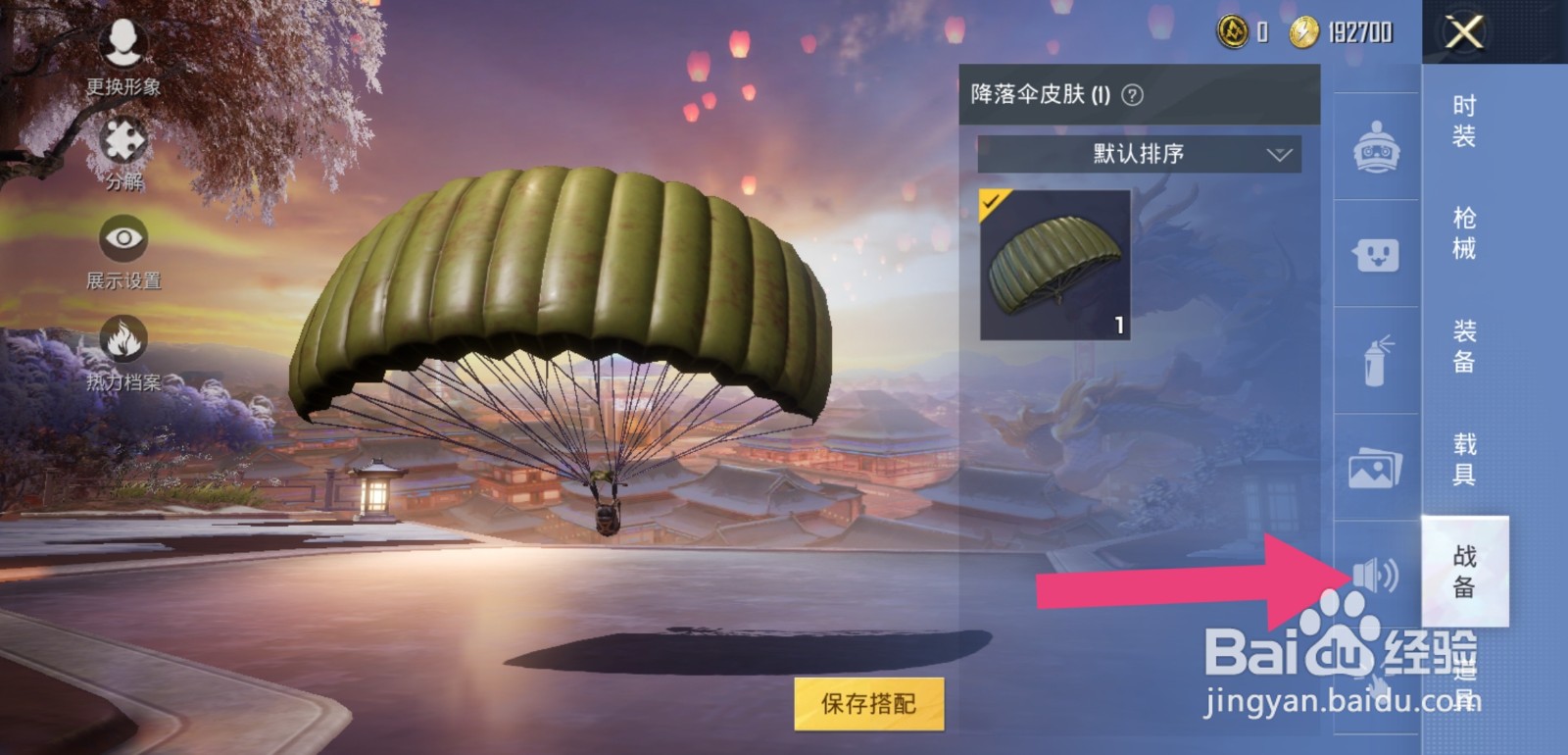Click the speaker voice pack icon

tap(1374, 575)
